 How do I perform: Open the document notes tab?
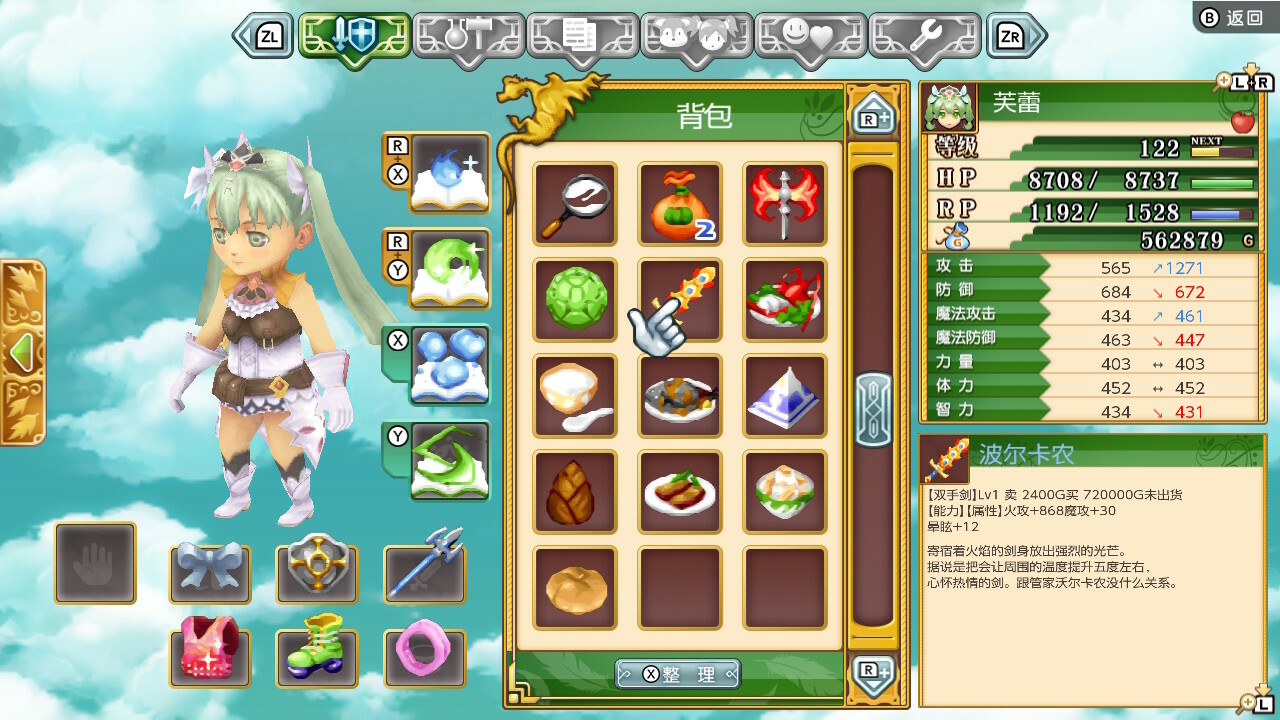tap(582, 37)
